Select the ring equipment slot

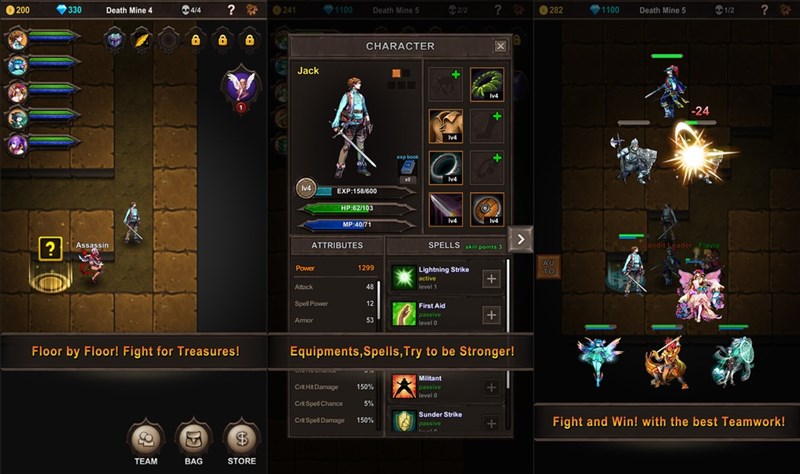click(x=445, y=168)
